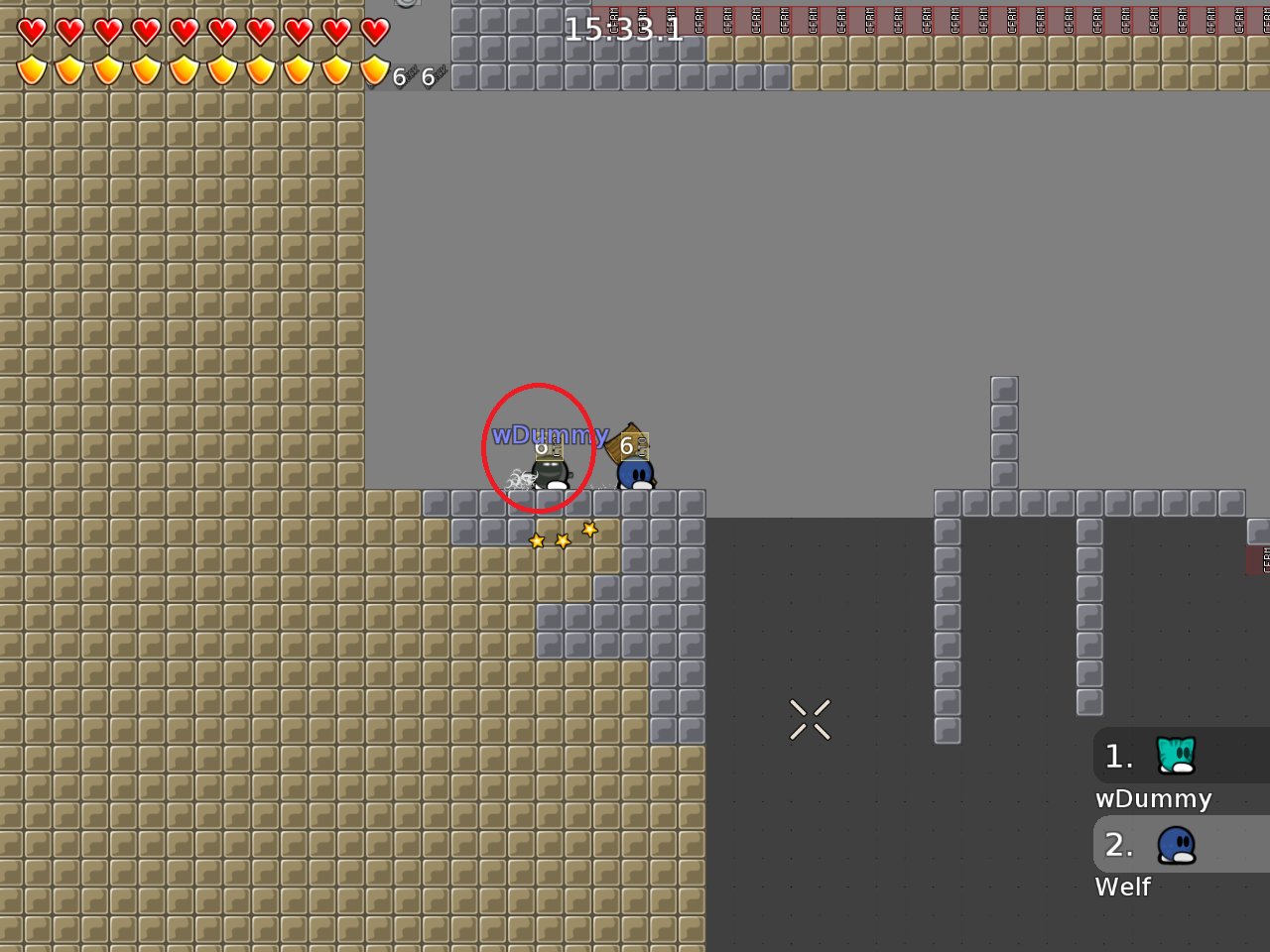Click Welf's name in the scoreboard
Viewport: 1270px width, 952px height.
pyautogui.click(x=1122, y=887)
